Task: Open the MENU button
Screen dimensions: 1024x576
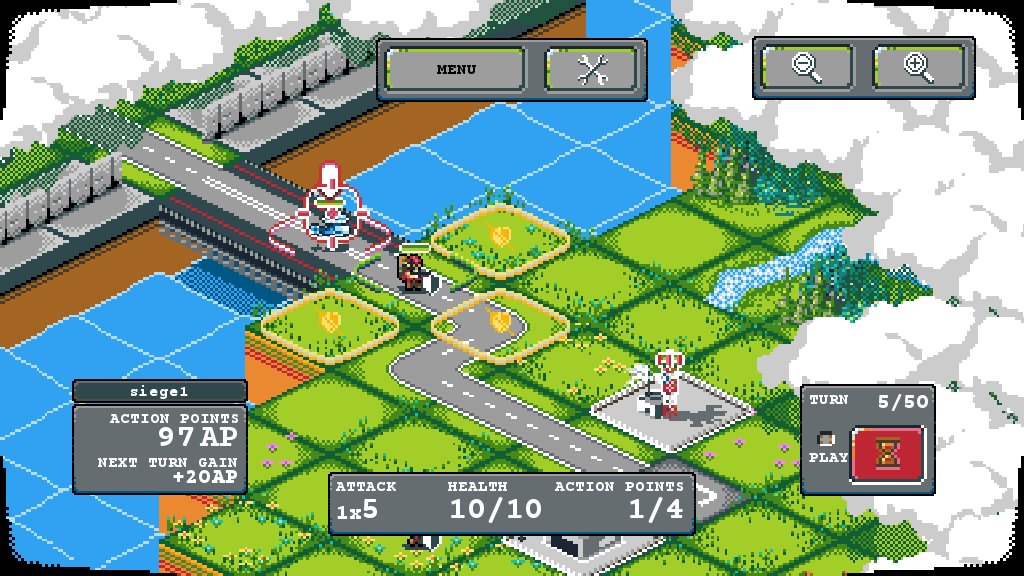Action: click(456, 69)
